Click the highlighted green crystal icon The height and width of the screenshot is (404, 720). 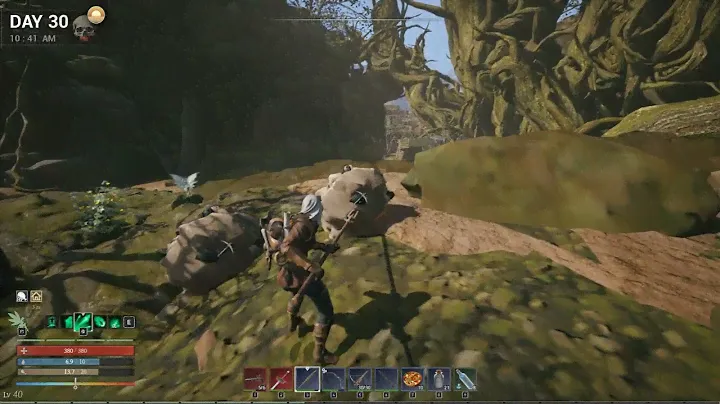point(83,321)
